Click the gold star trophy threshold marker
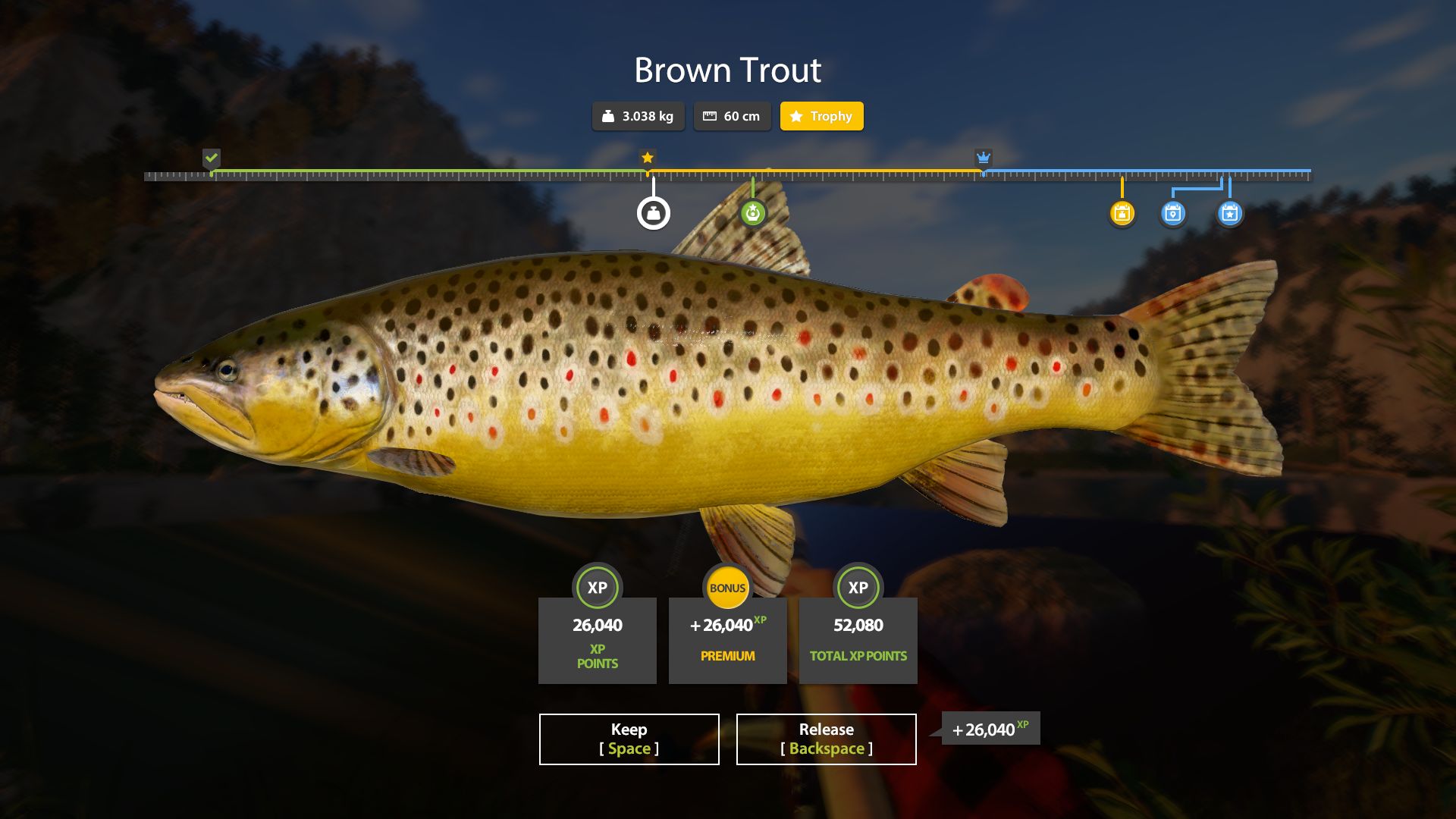The height and width of the screenshot is (819, 1456). coord(647,158)
